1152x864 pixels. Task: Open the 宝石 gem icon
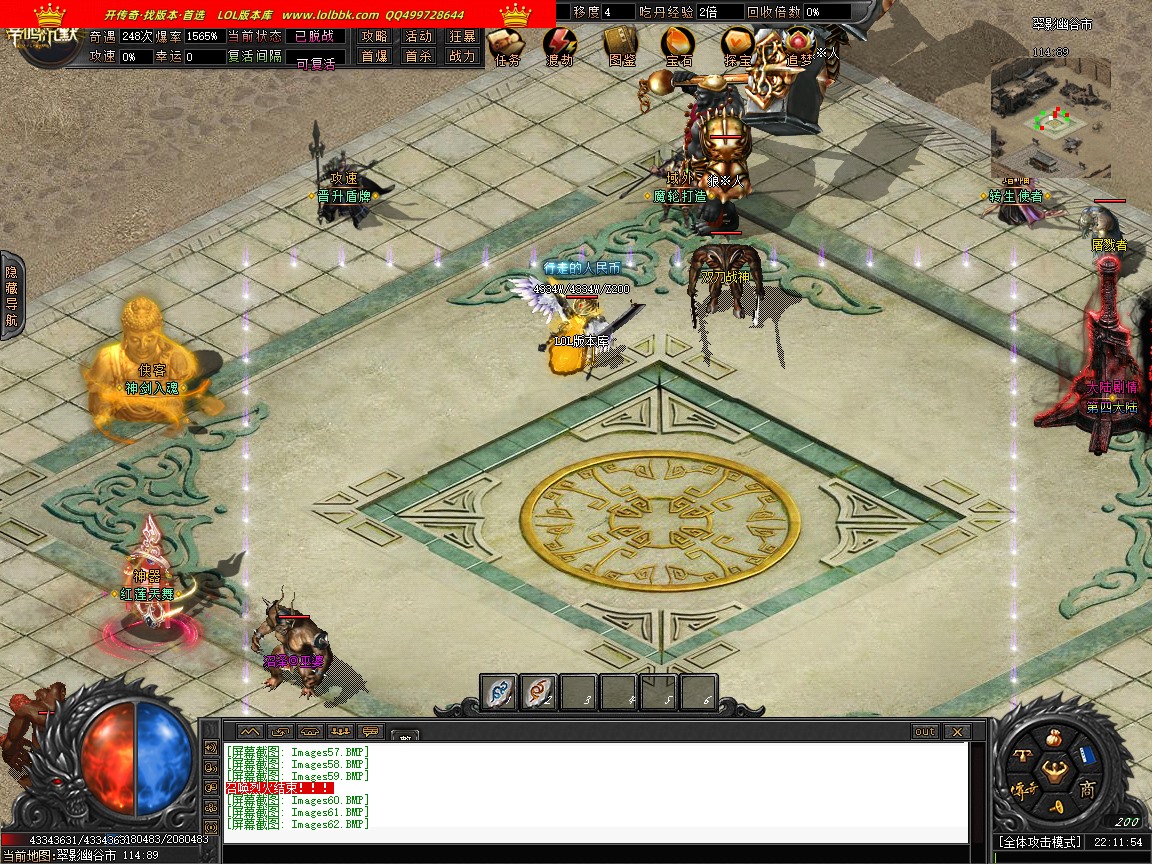pyautogui.click(x=679, y=44)
